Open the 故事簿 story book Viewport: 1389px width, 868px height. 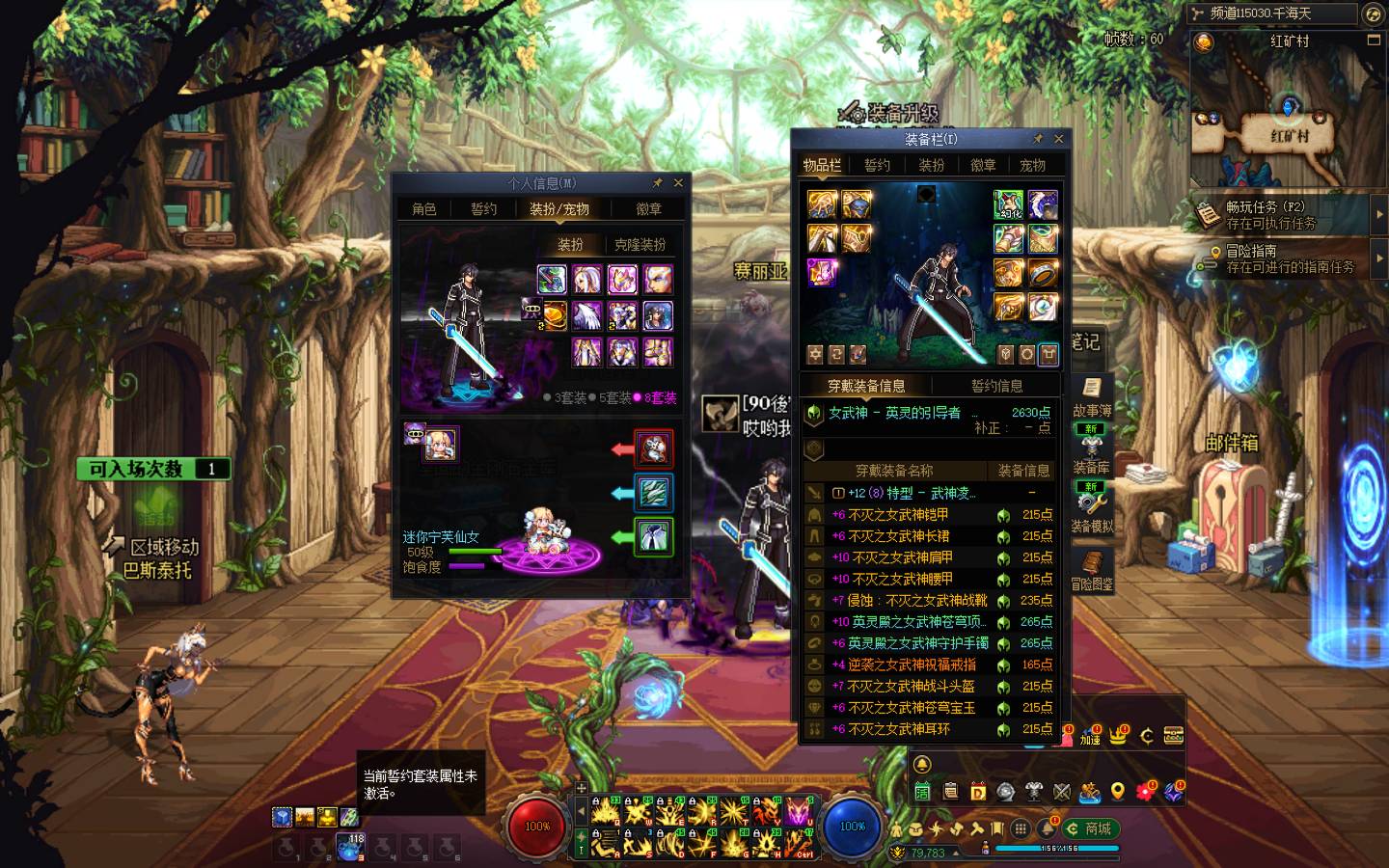(1091, 397)
